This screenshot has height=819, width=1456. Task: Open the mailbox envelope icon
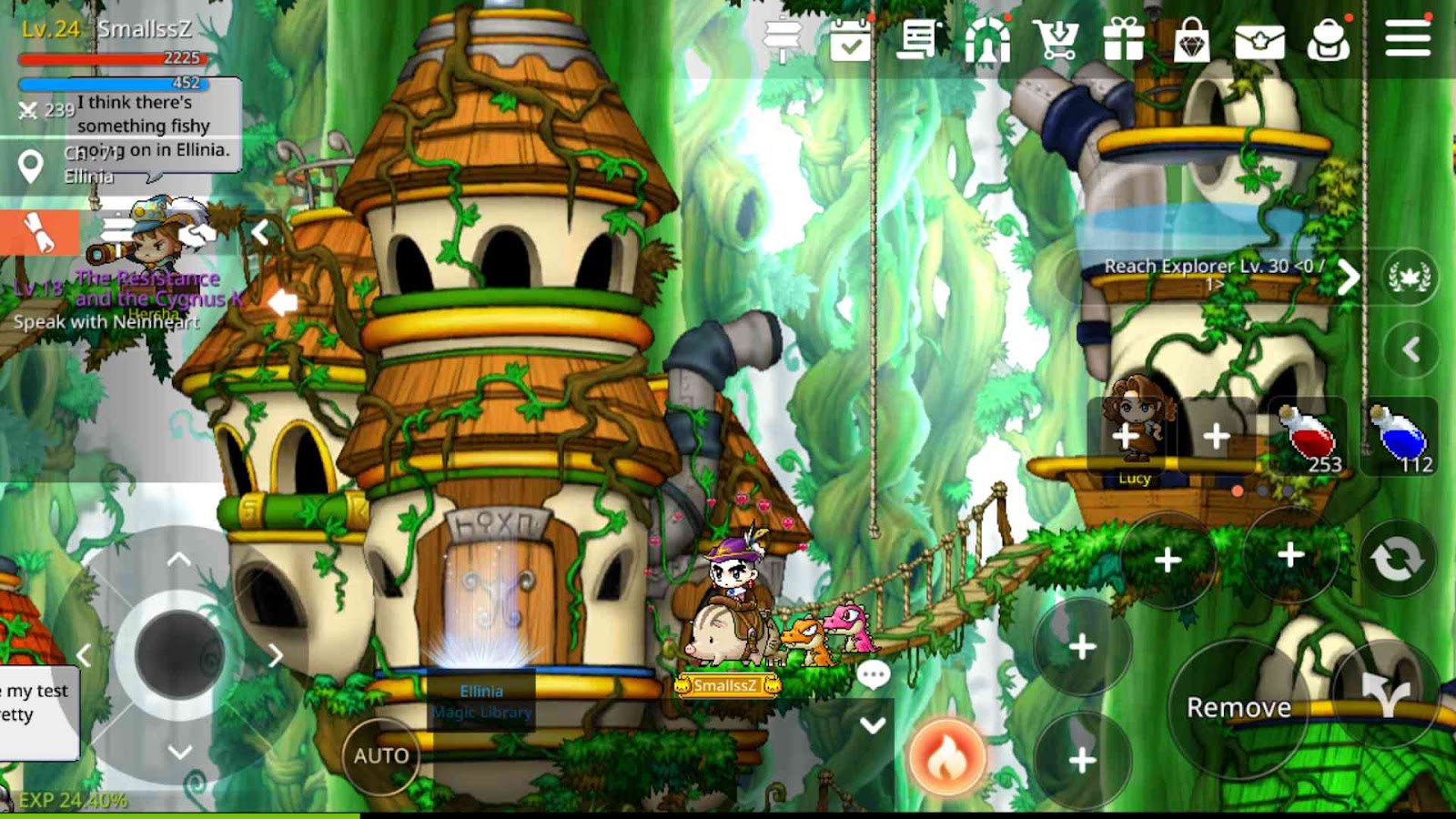coord(1259,41)
